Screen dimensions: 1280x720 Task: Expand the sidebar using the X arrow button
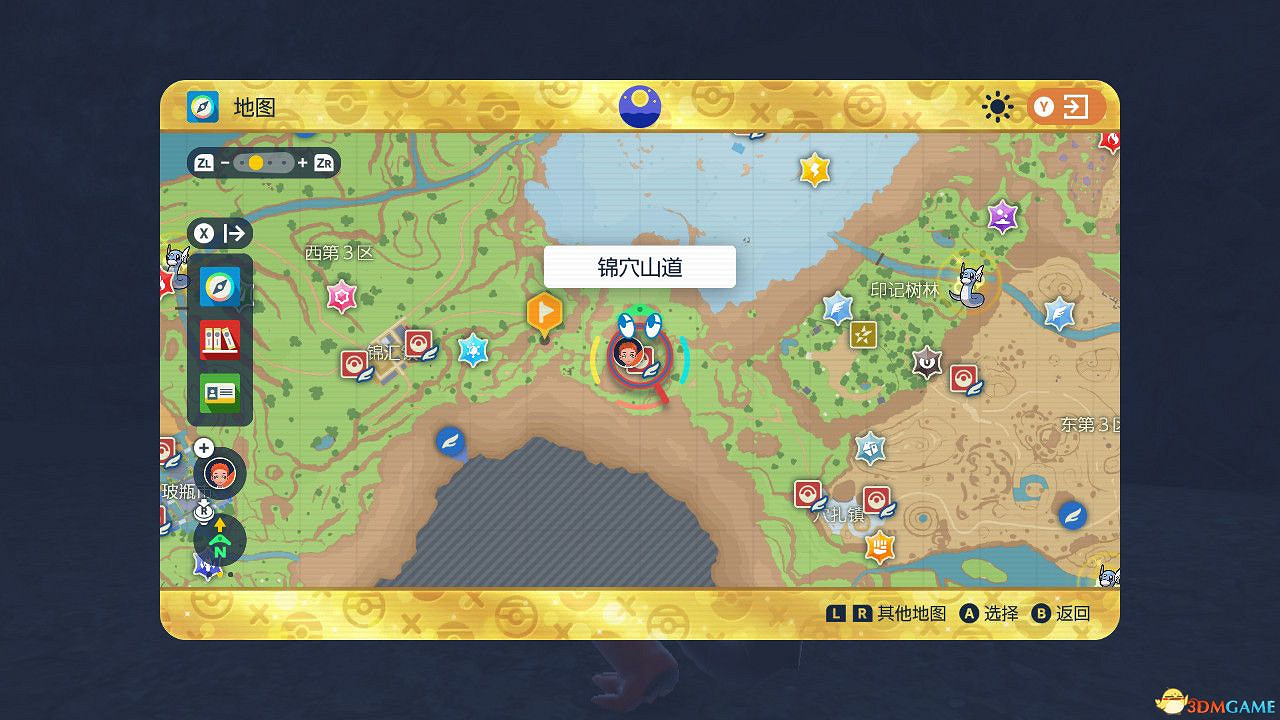(222, 233)
